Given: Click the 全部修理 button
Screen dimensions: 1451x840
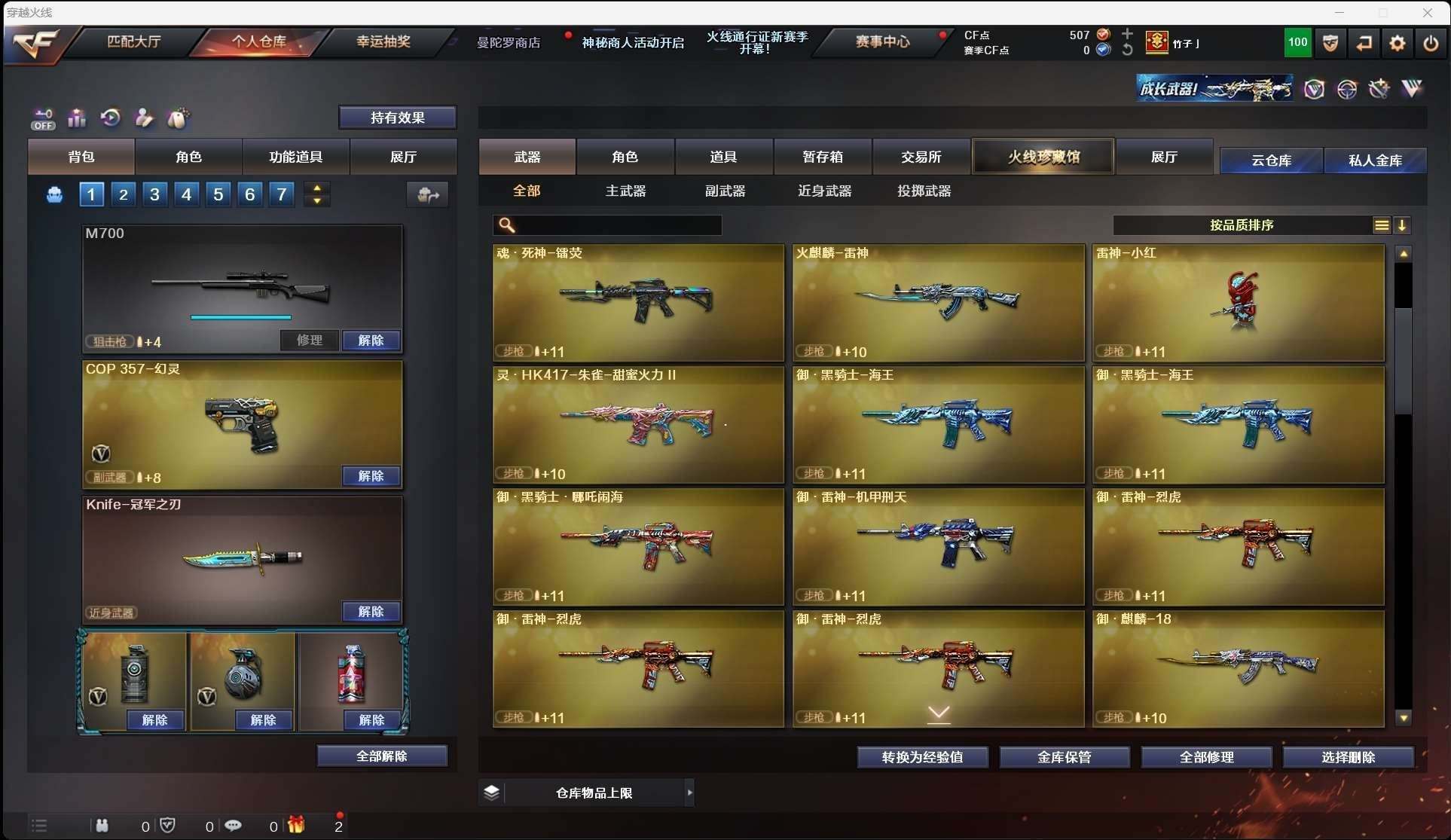Looking at the screenshot, I should coord(1206,757).
